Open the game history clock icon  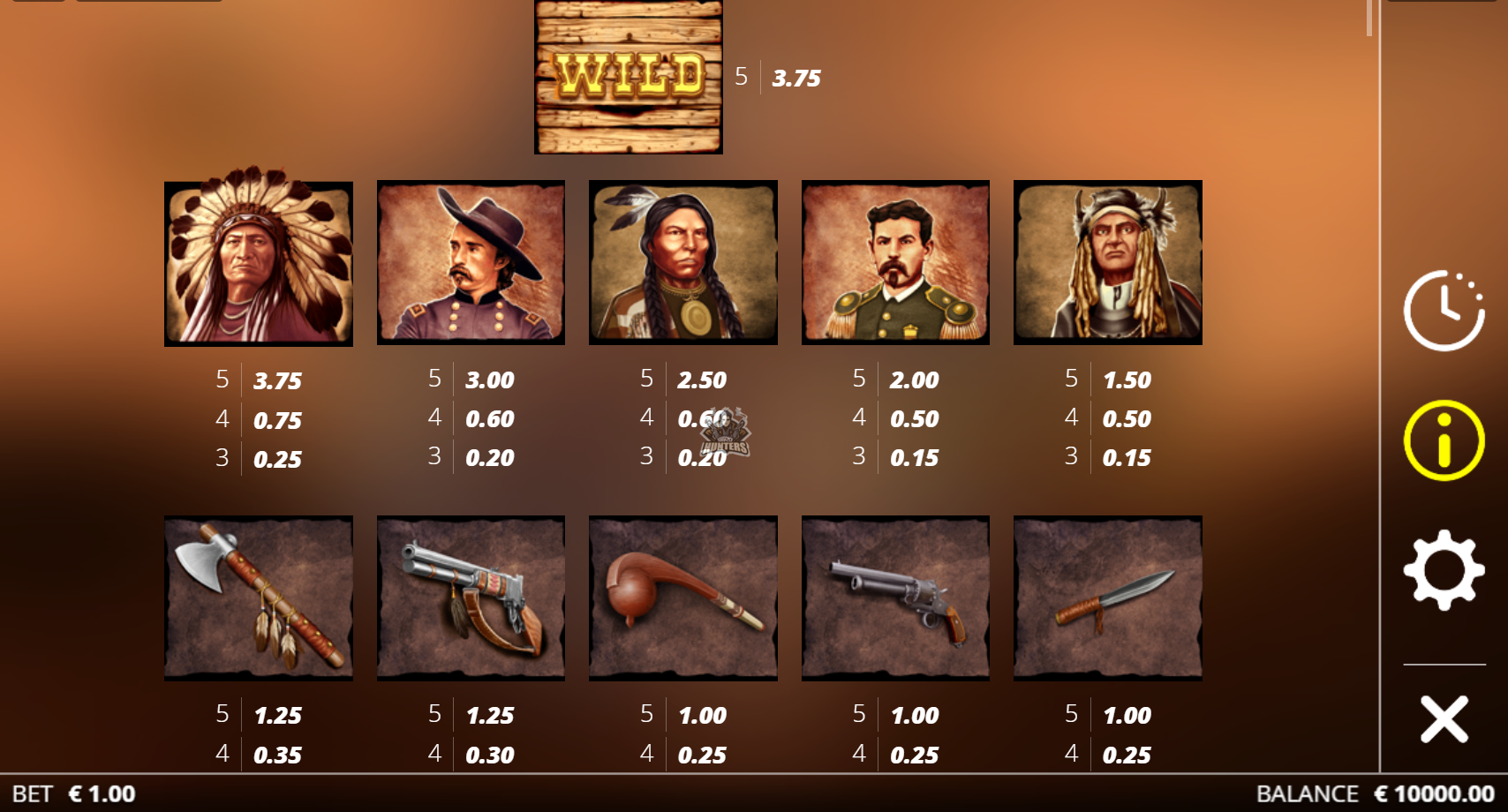pyautogui.click(x=1444, y=311)
